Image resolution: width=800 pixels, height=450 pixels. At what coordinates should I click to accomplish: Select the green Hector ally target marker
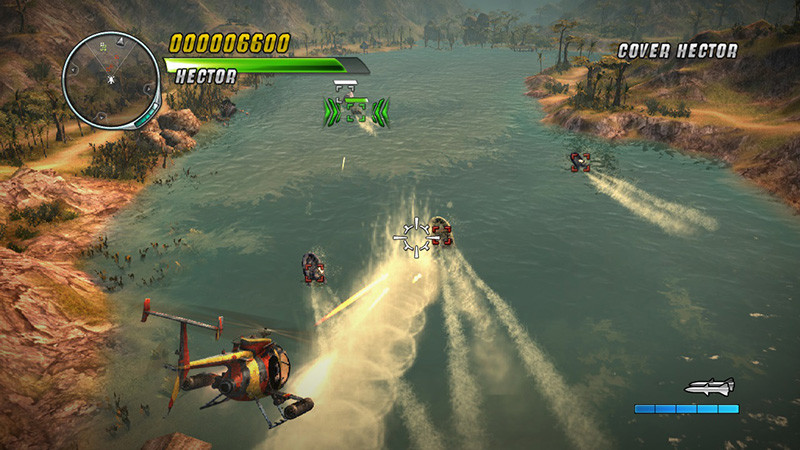pos(356,110)
